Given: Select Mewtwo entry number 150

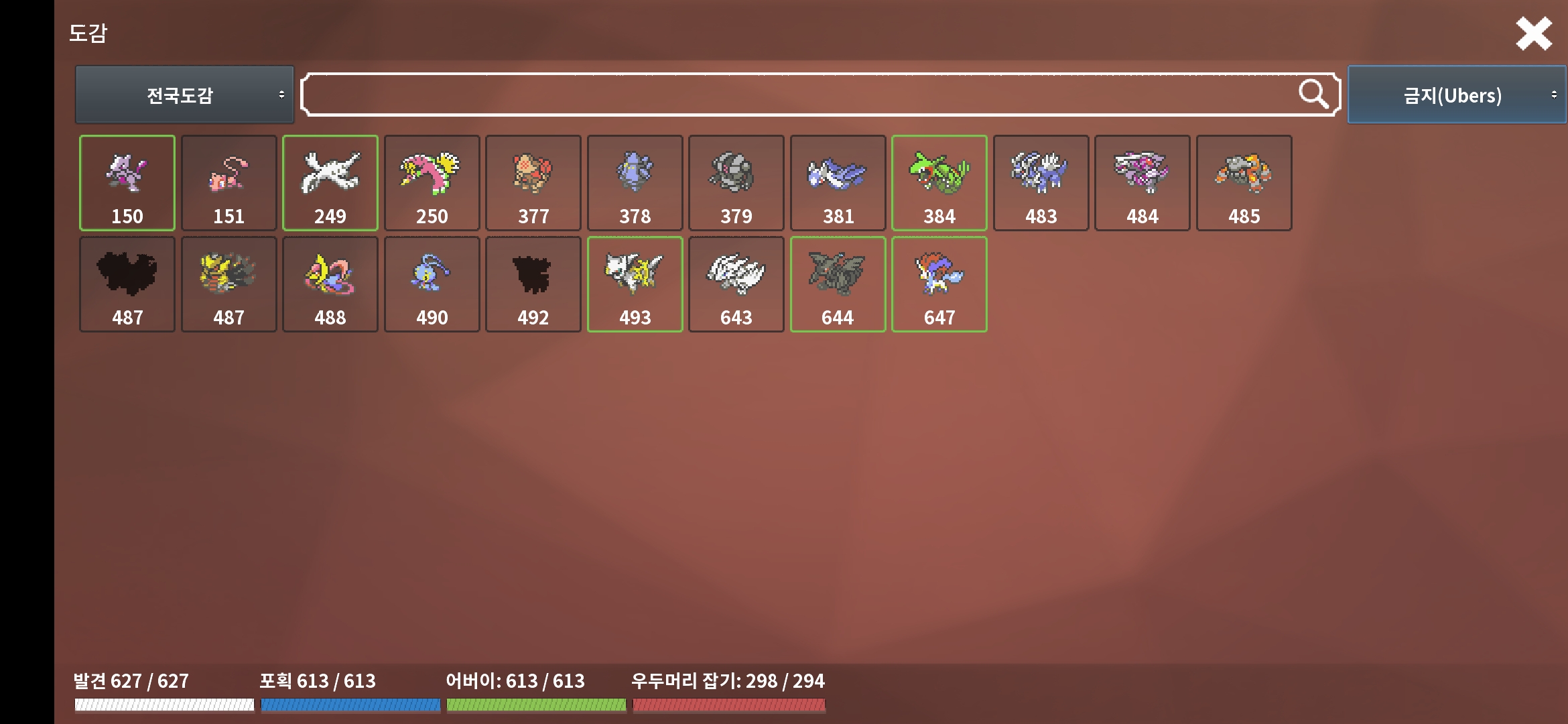Looking at the screenshot, I should tap(127, 183).
